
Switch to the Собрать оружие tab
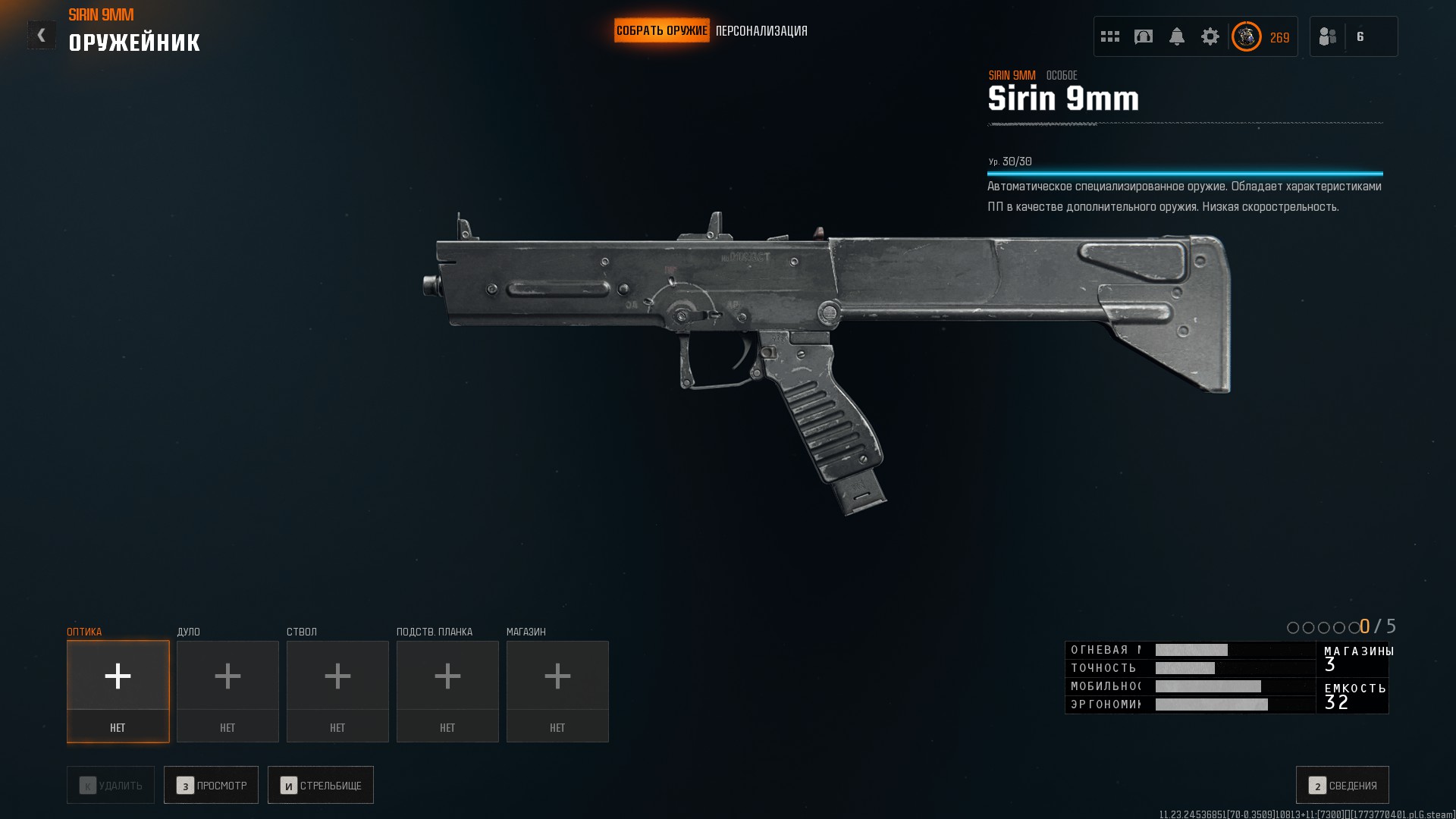pos(661,31)
